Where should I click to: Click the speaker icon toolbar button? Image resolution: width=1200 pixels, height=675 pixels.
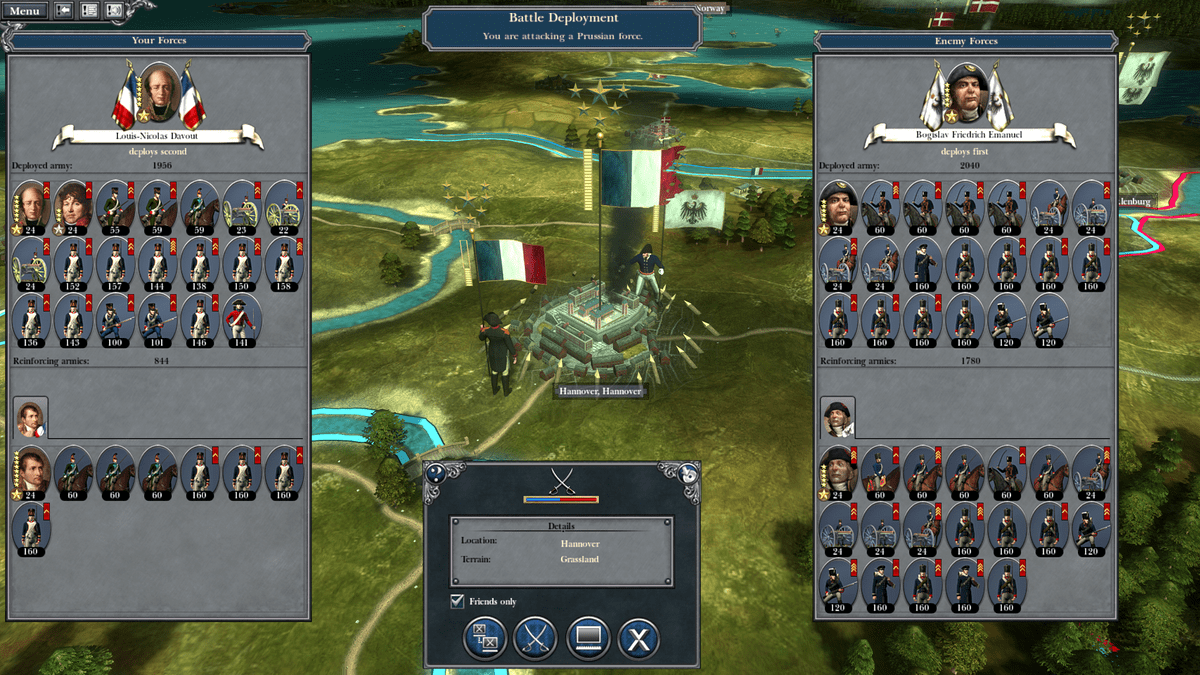114,11
